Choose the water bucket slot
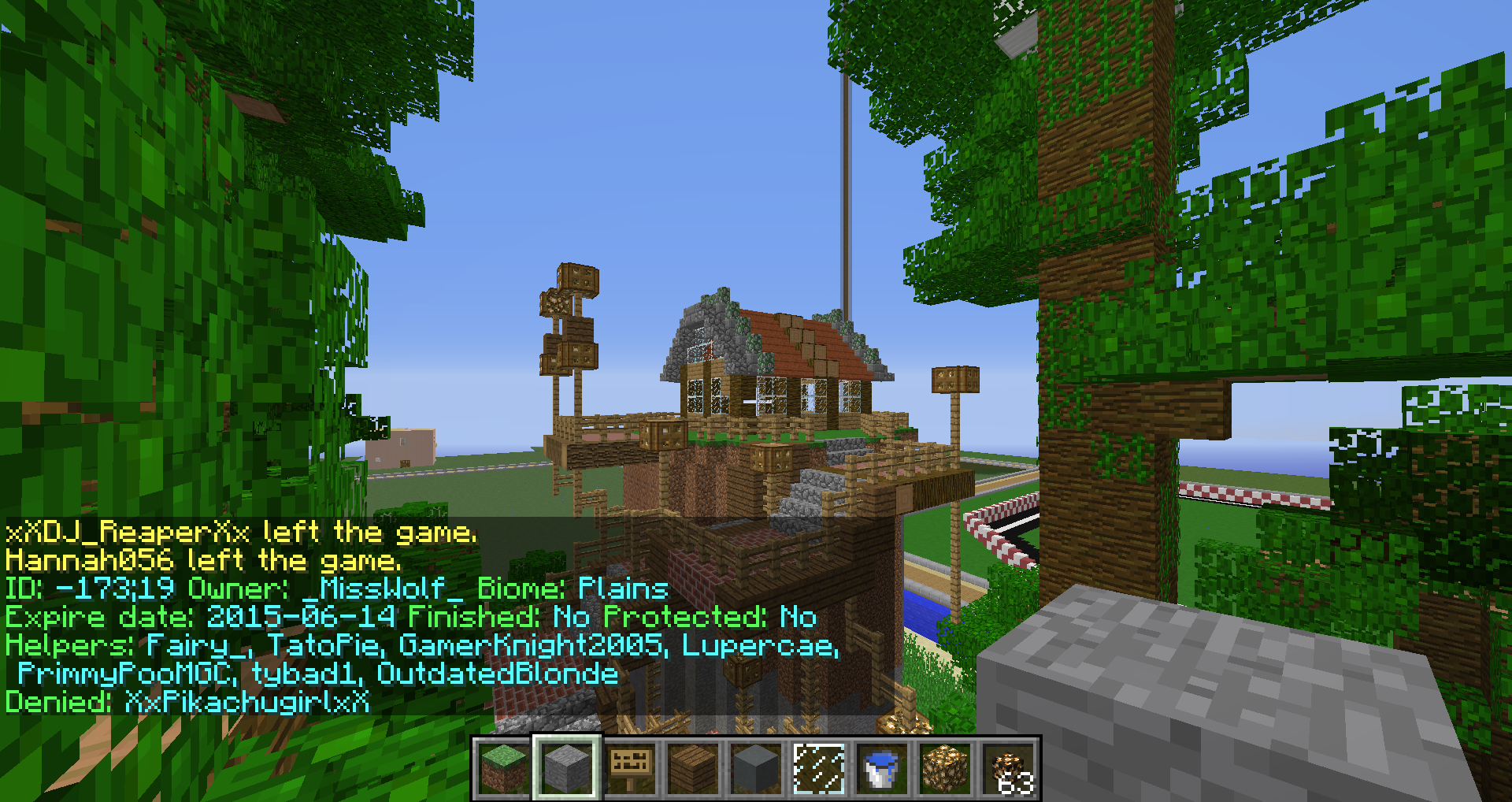The height and width of the screenshot is (802, 1512). tap(882, 768)
